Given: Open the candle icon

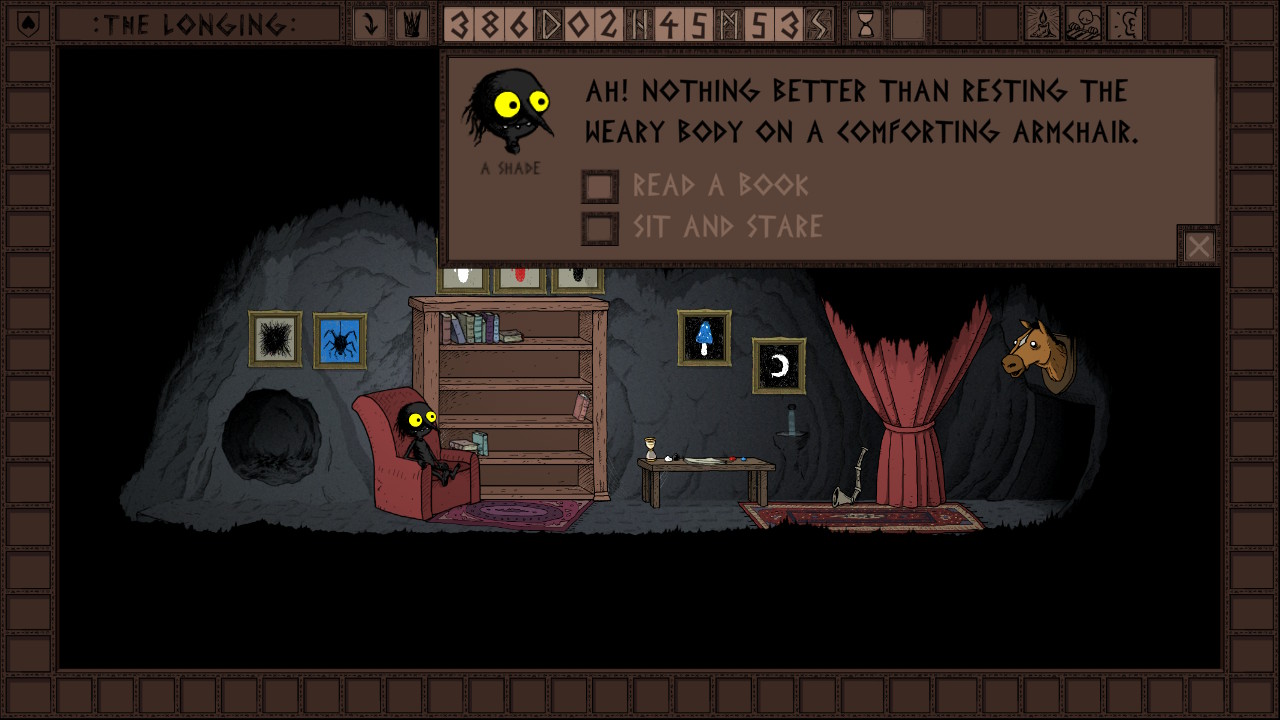Looking at the screenshot, I should [x=1042, y=24].
